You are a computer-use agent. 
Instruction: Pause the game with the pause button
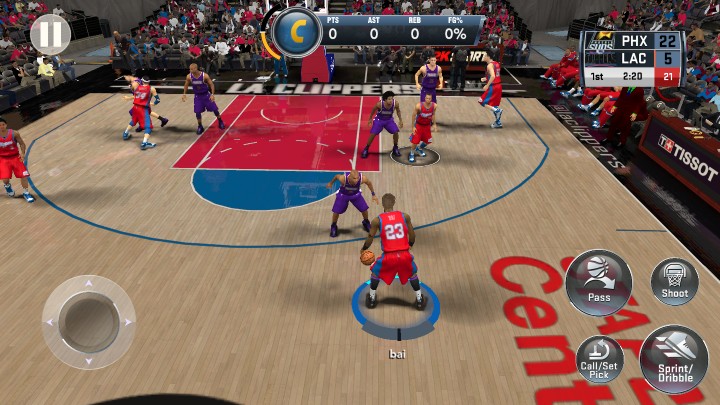[50, 35]
